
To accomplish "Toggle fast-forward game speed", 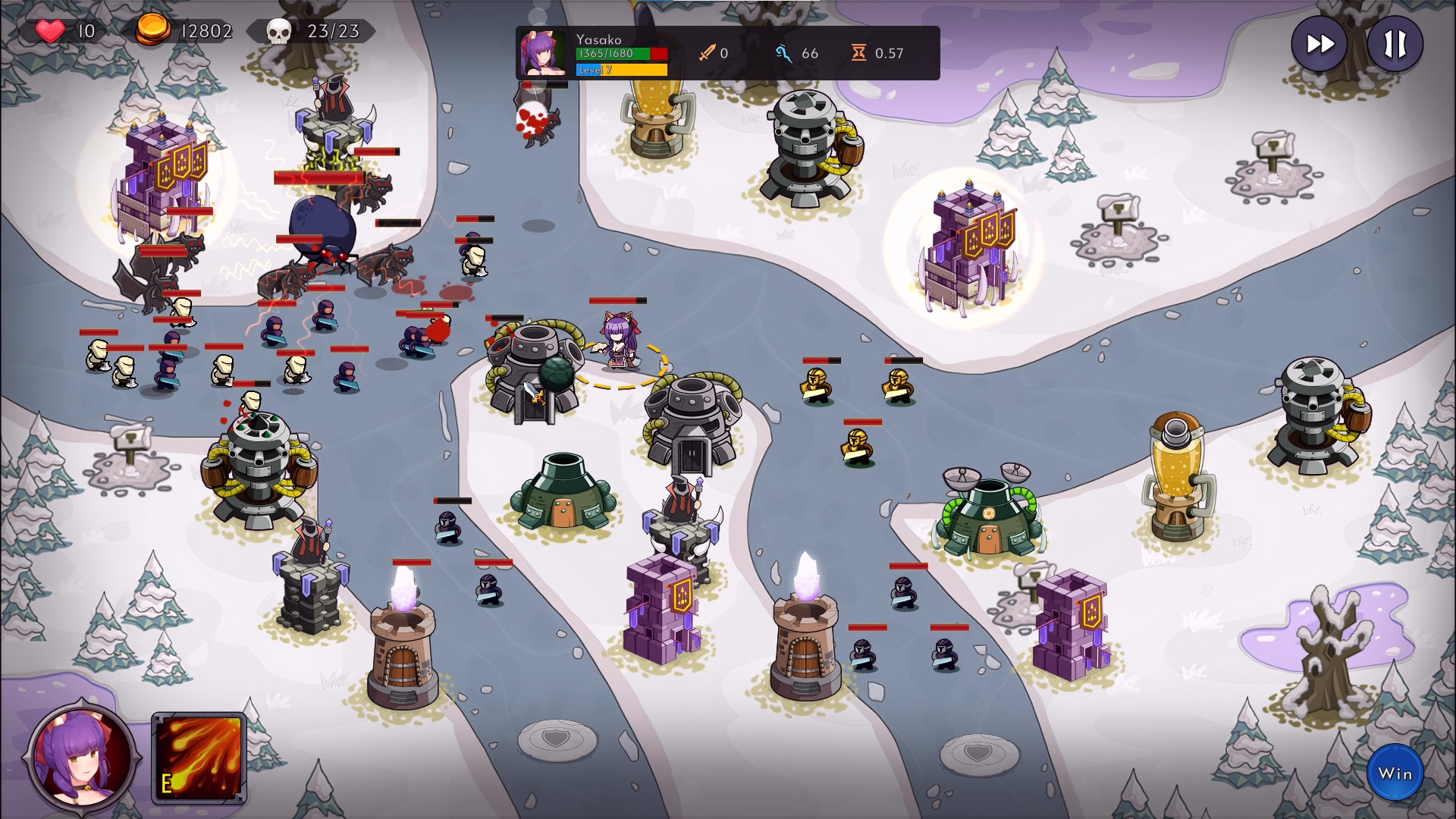I will pyautogui.click(x=1318, y=44).
